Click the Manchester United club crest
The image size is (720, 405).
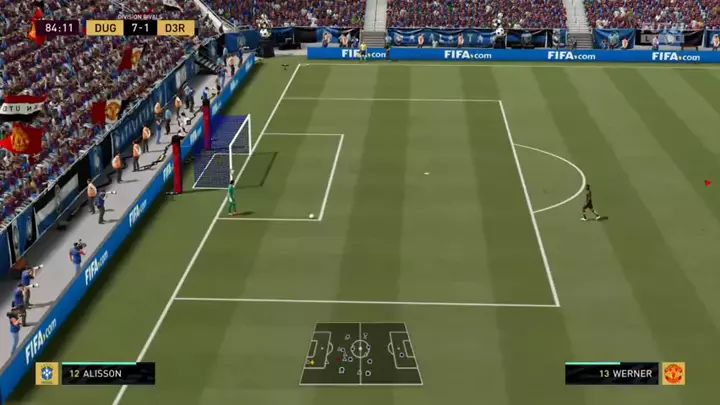click(x=673, y=374)
